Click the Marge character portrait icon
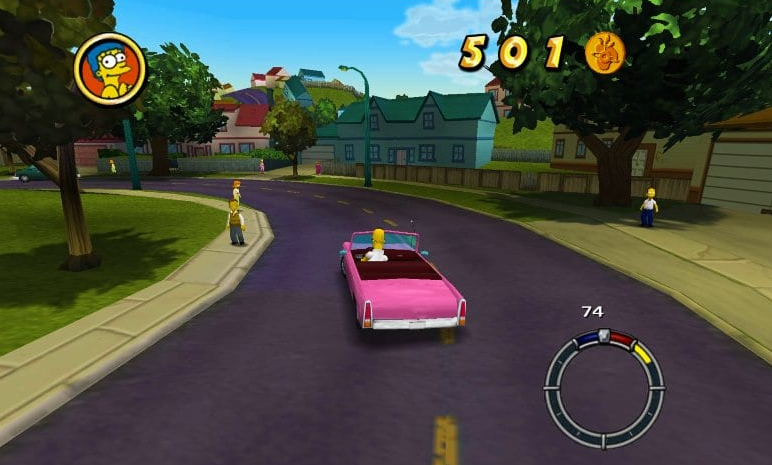 pos(110,69)
